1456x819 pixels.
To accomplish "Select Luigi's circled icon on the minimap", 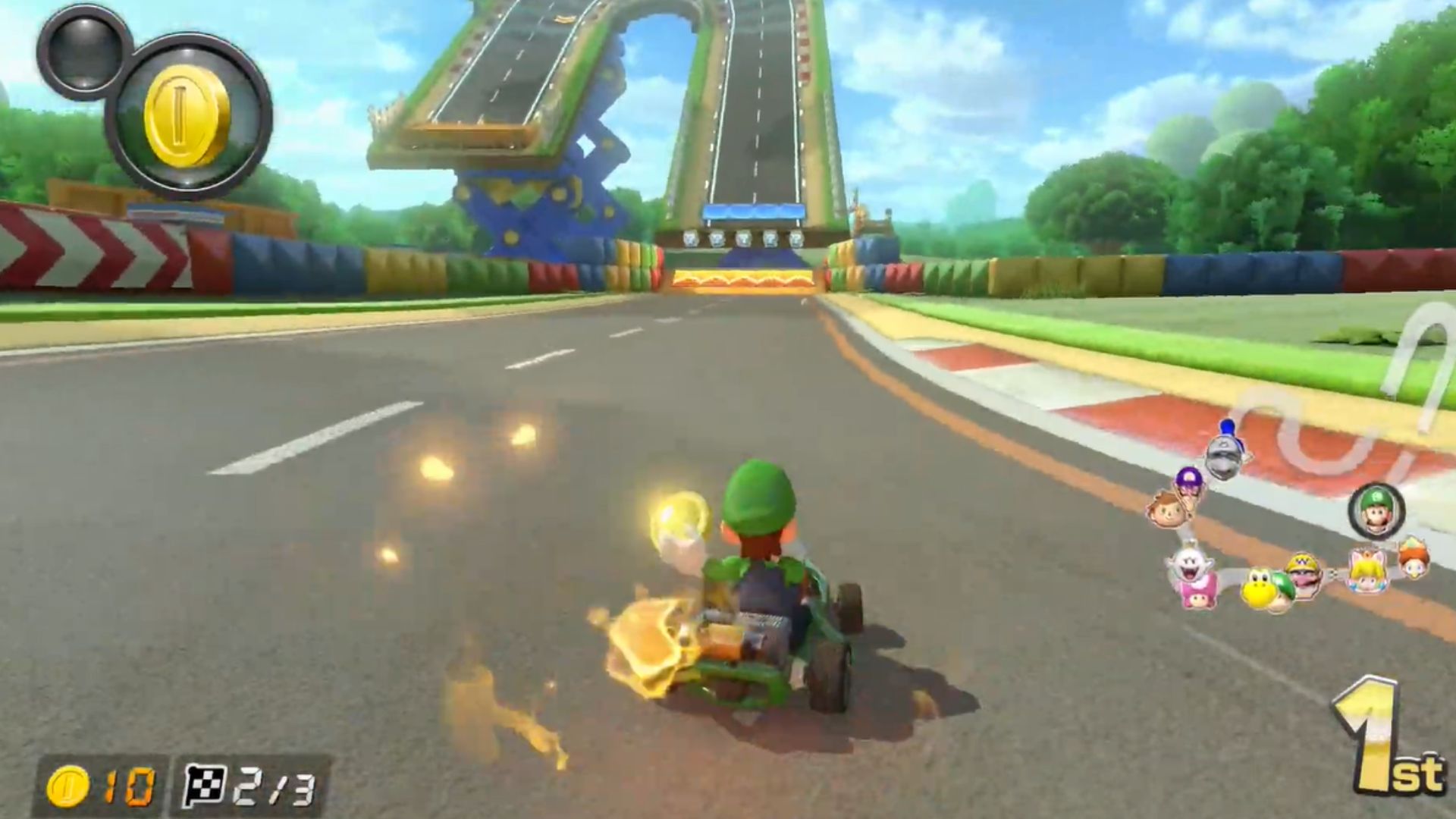I will [x=1376, y=511].
